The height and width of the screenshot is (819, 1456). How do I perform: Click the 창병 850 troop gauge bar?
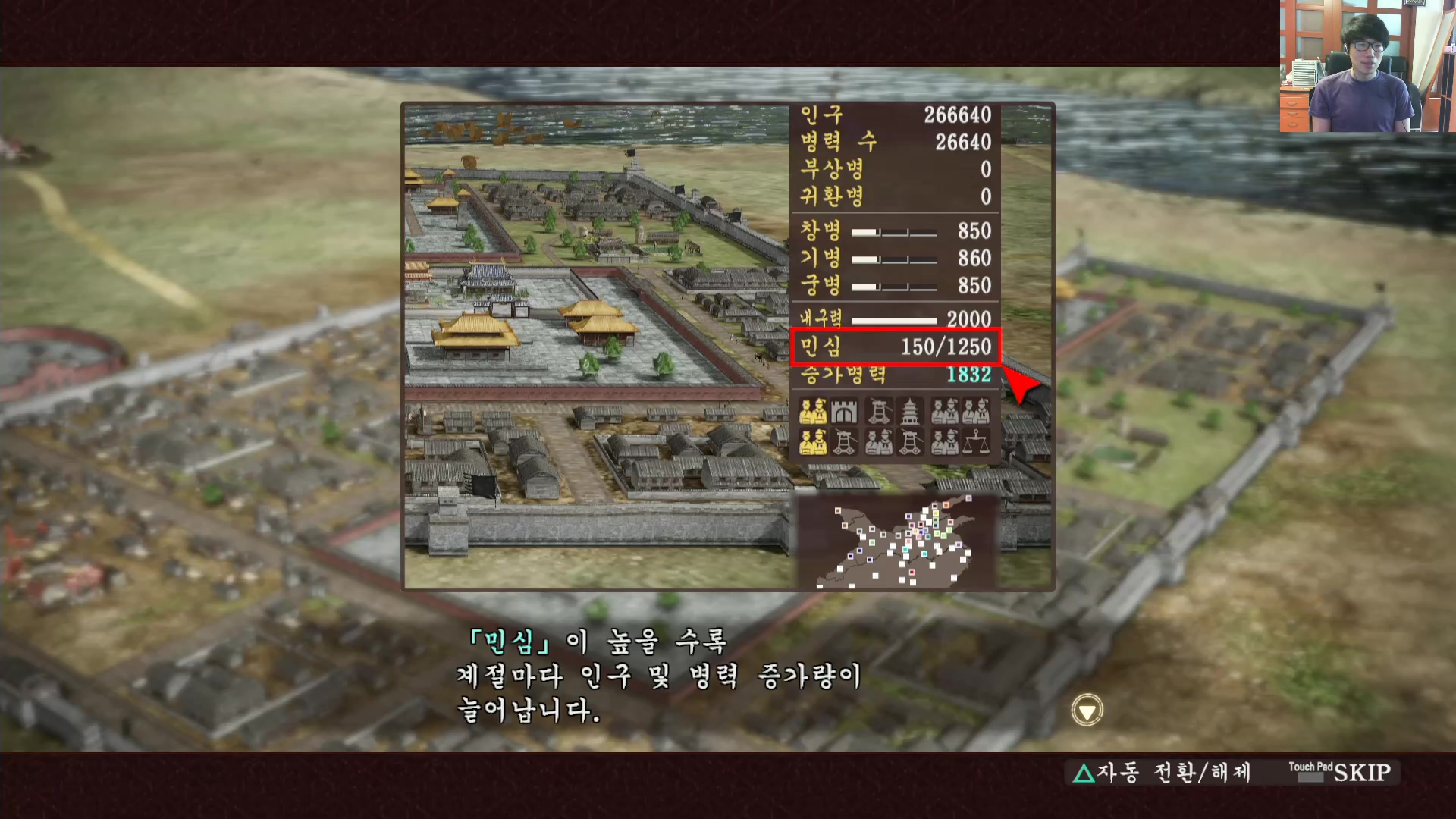893,231
